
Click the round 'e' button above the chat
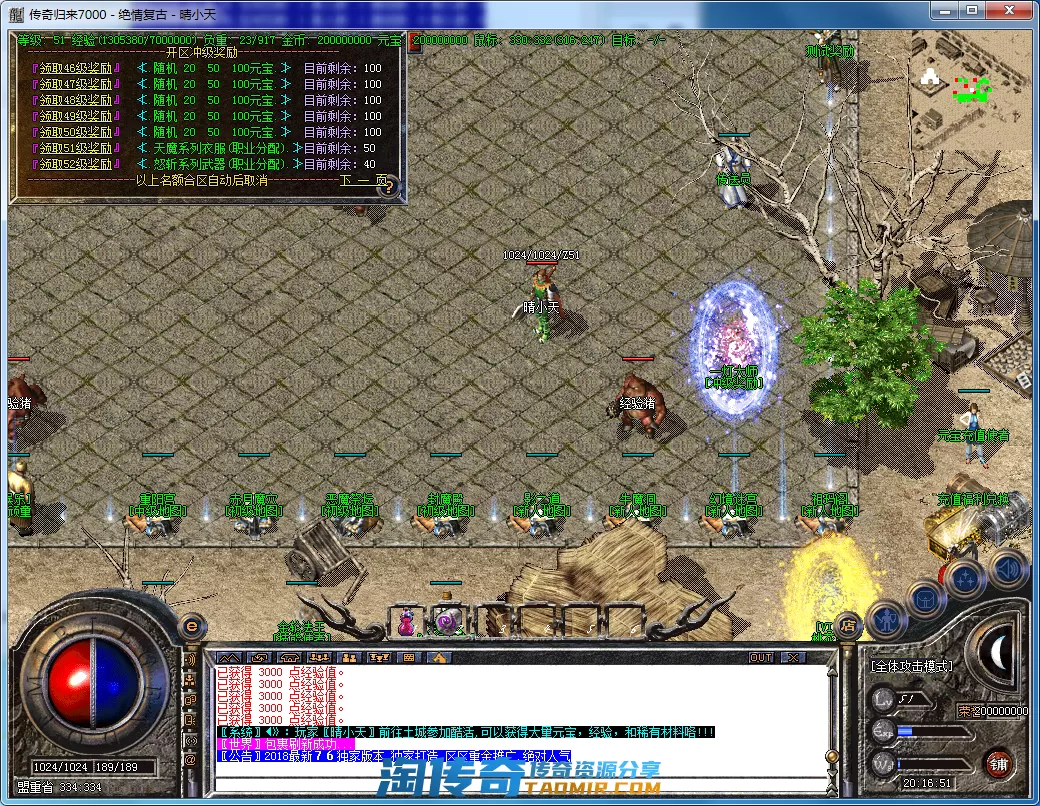(191, 626)
